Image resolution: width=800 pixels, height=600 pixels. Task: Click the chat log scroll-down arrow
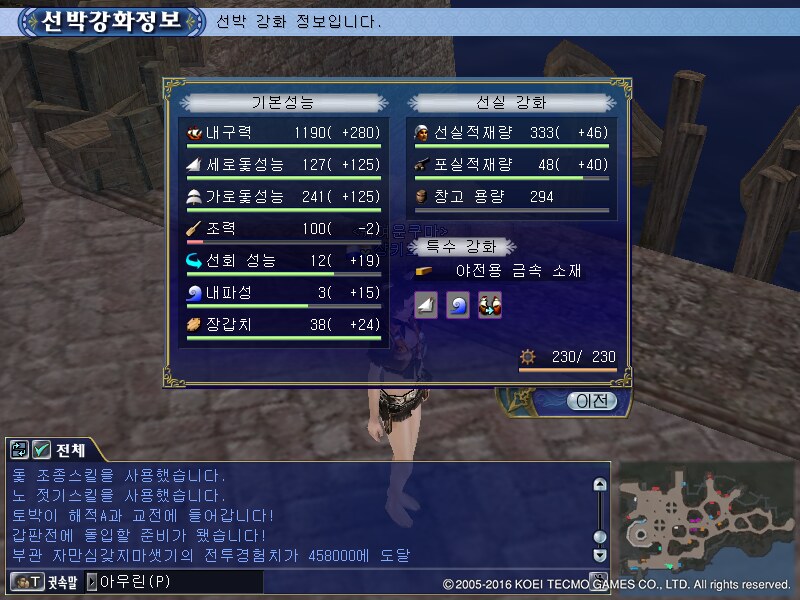tap(600, 554)
